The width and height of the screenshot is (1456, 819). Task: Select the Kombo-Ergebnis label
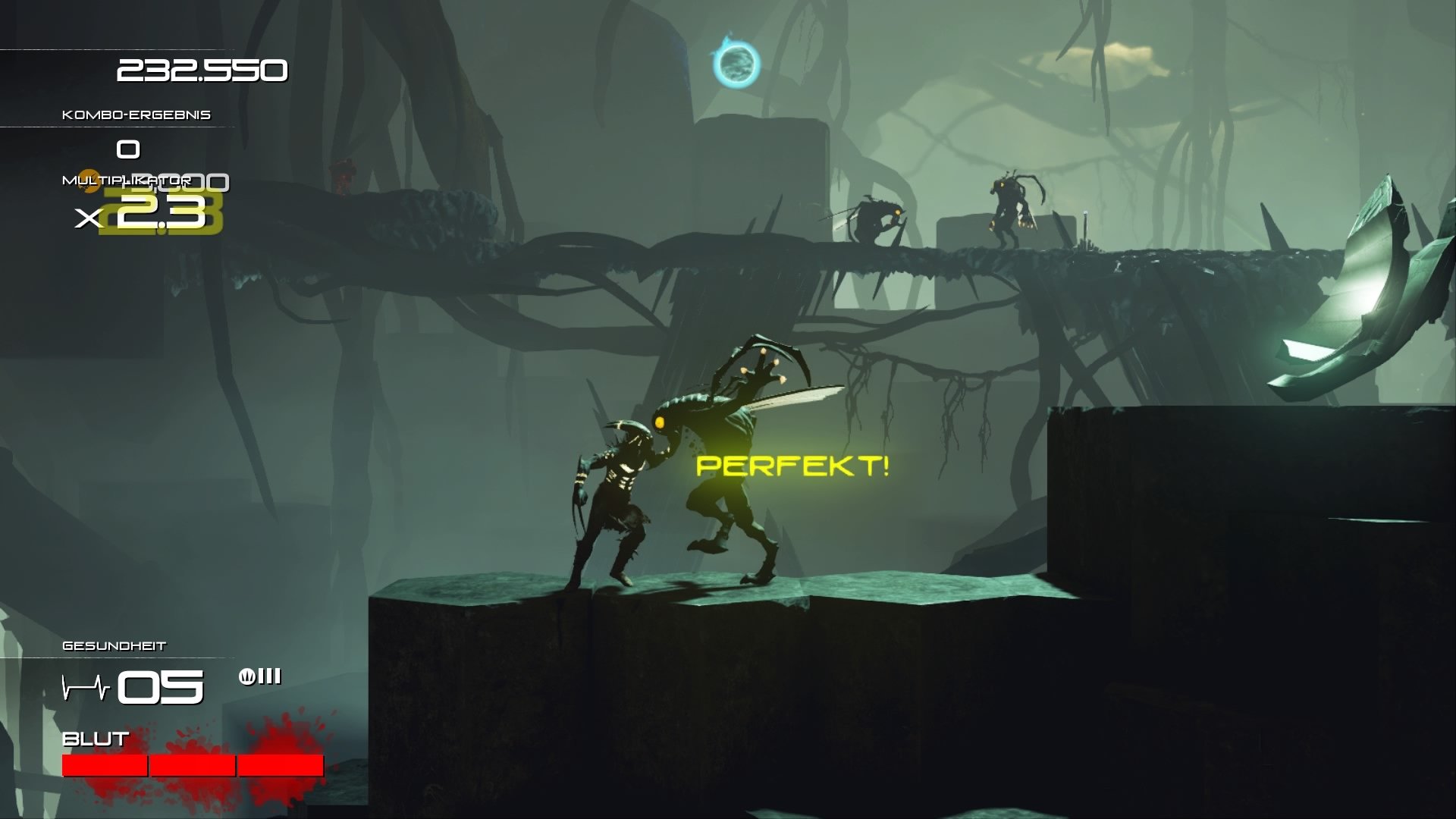click(x=136, y=114)
